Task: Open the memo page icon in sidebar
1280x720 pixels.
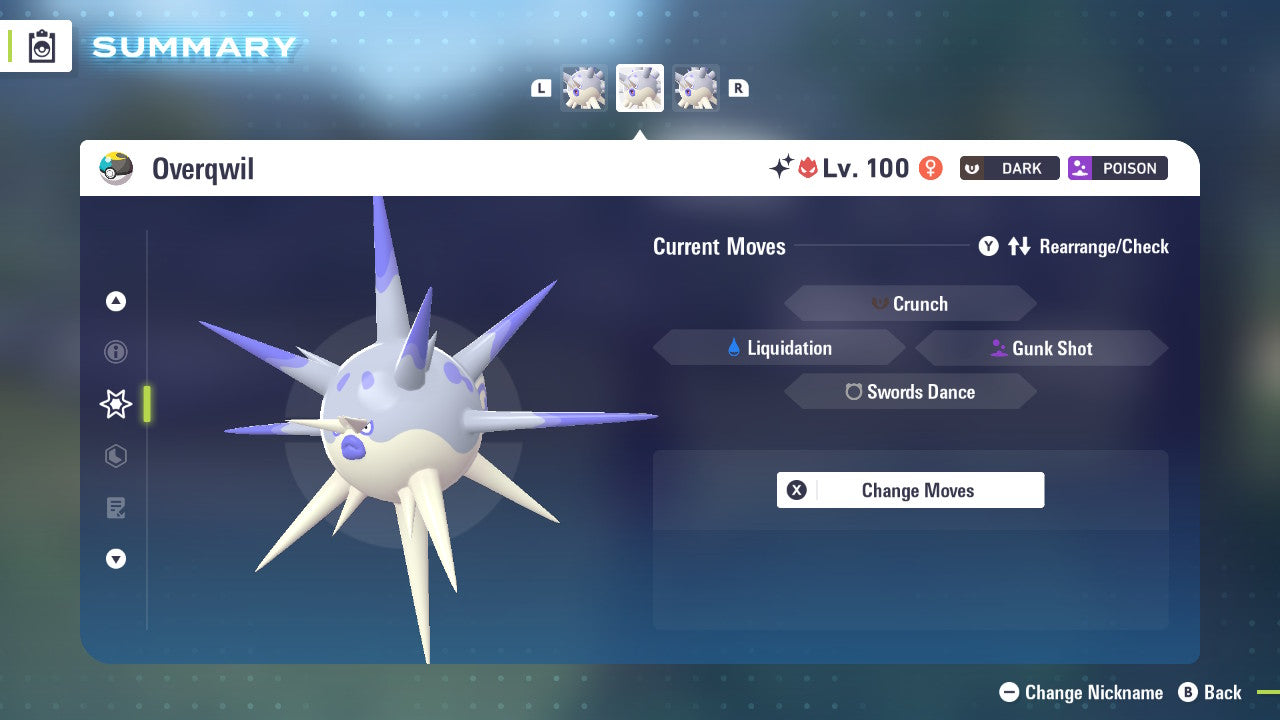Action: click(116, 508)
